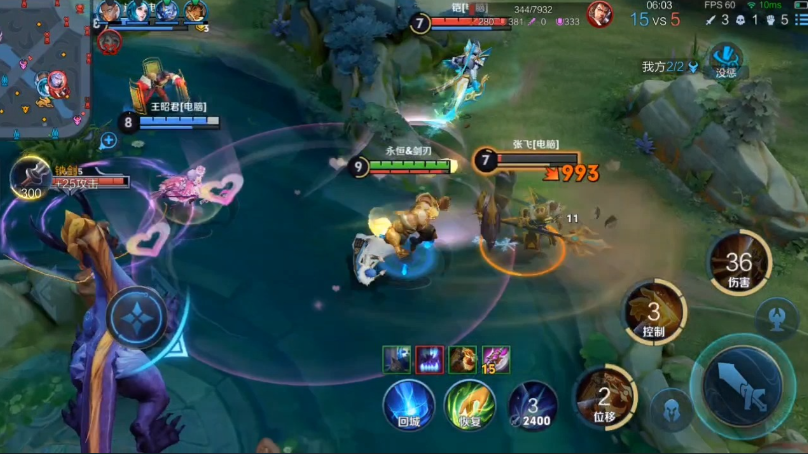Target minions with the helmet button
This screenshot has width=808, height=454.
coord(670,409)
